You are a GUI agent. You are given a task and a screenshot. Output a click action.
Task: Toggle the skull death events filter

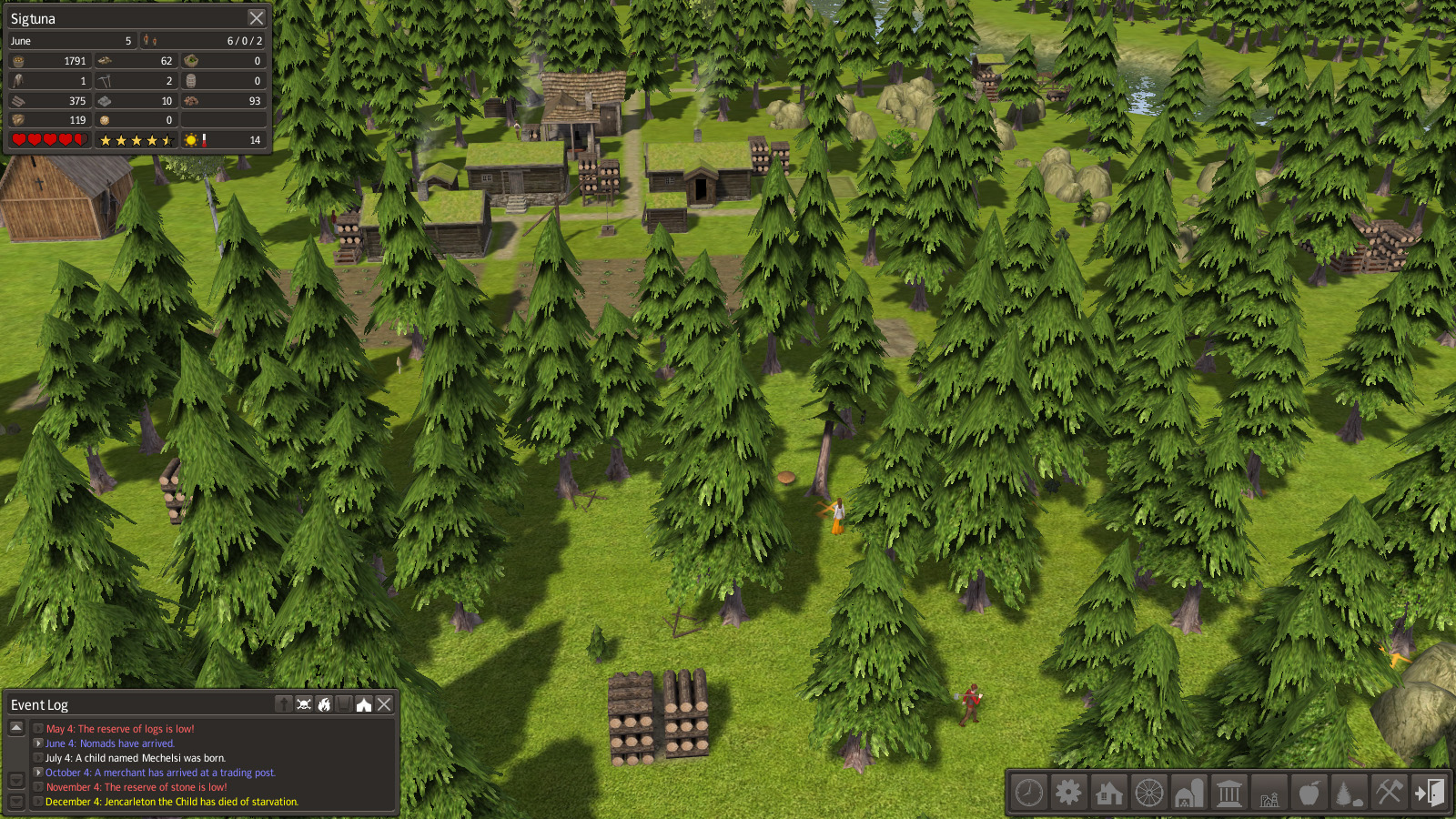click(x=304, y=704)
